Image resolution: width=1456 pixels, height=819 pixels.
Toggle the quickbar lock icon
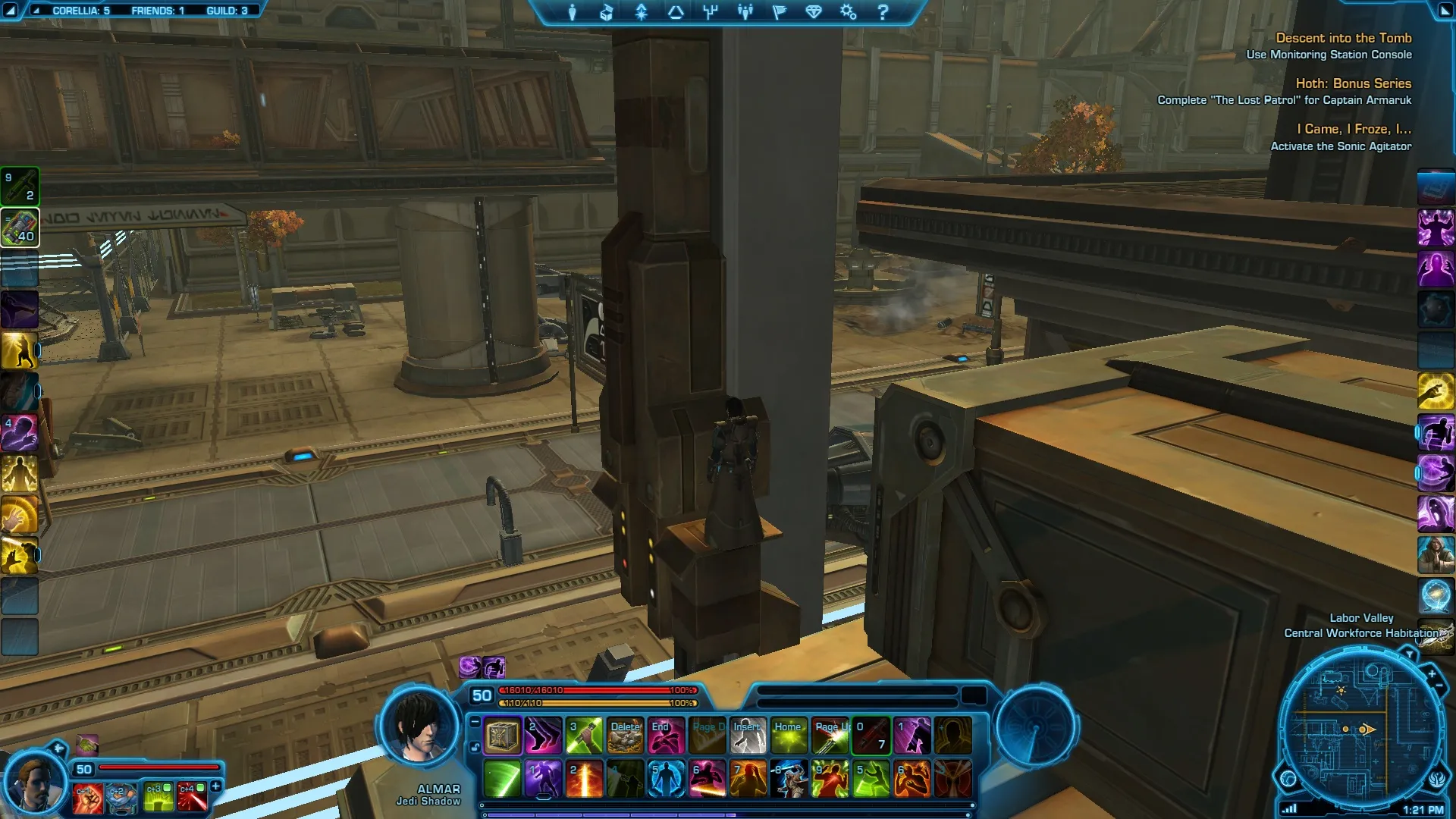pos(475,748)
